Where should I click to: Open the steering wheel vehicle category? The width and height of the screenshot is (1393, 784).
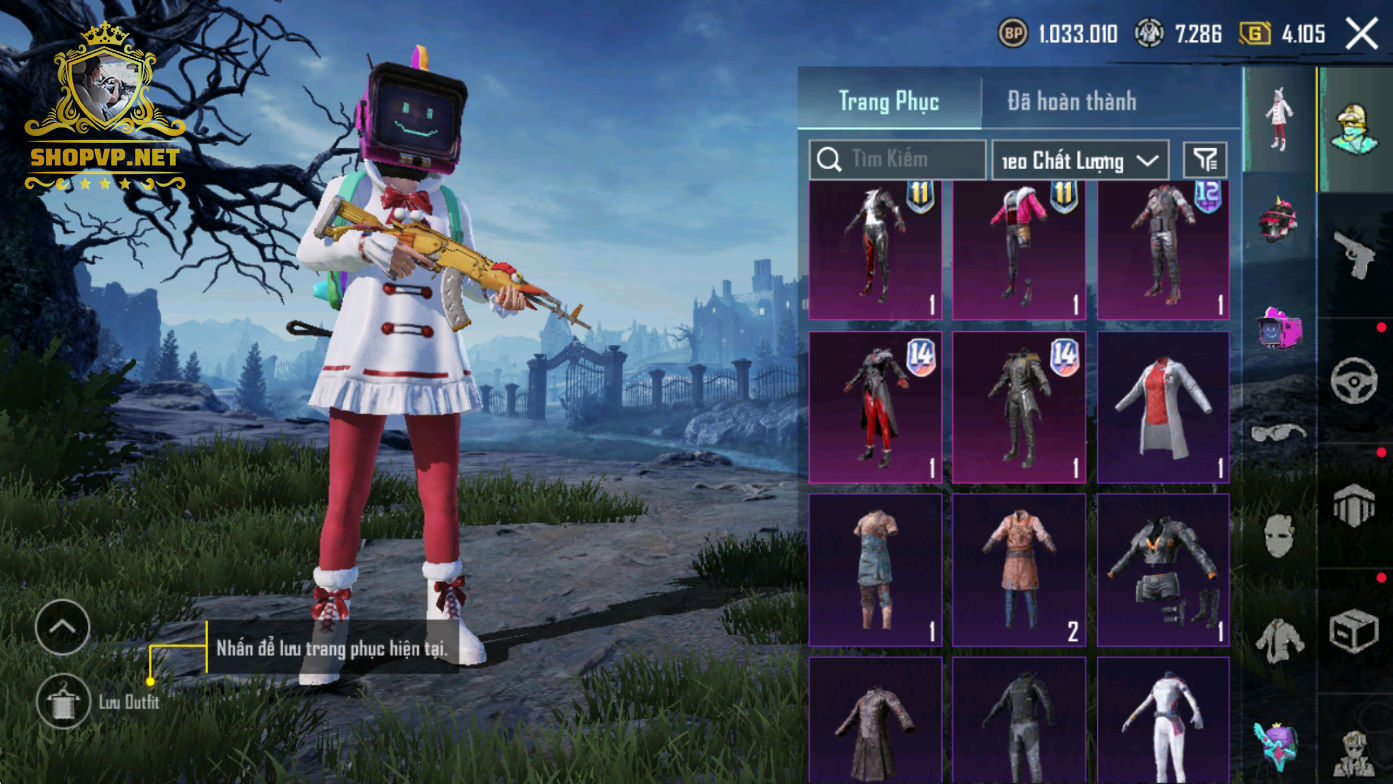pyautogui.click(x=1355, y=381)
